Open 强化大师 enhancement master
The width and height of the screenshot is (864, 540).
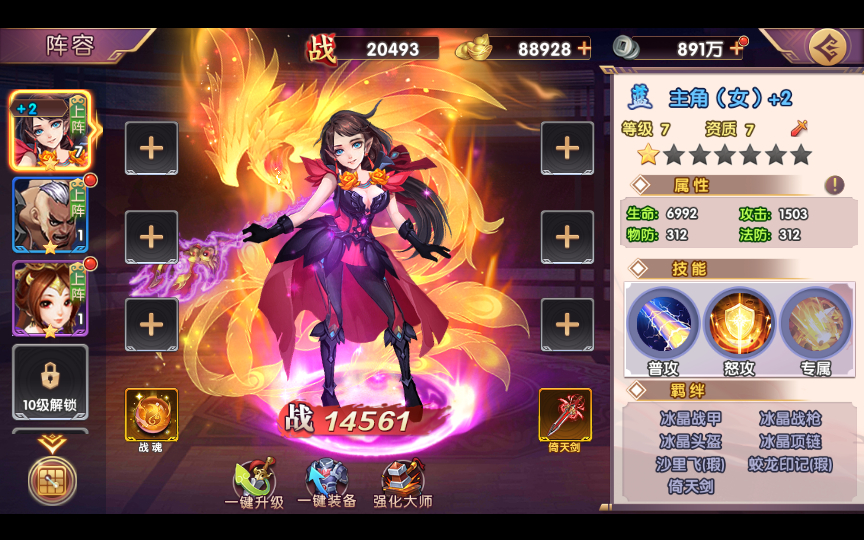point(404,484)
